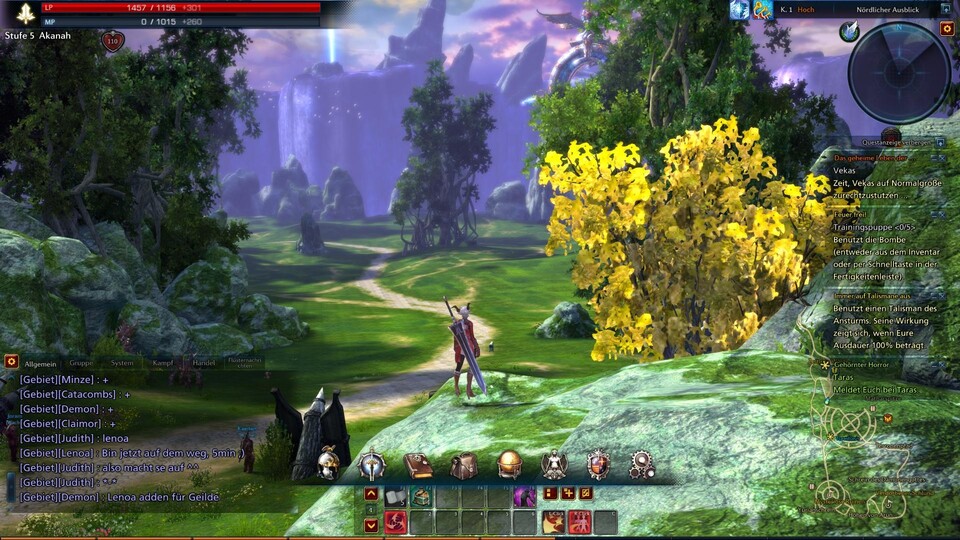Open chat settings gear button

coord(12,361)
